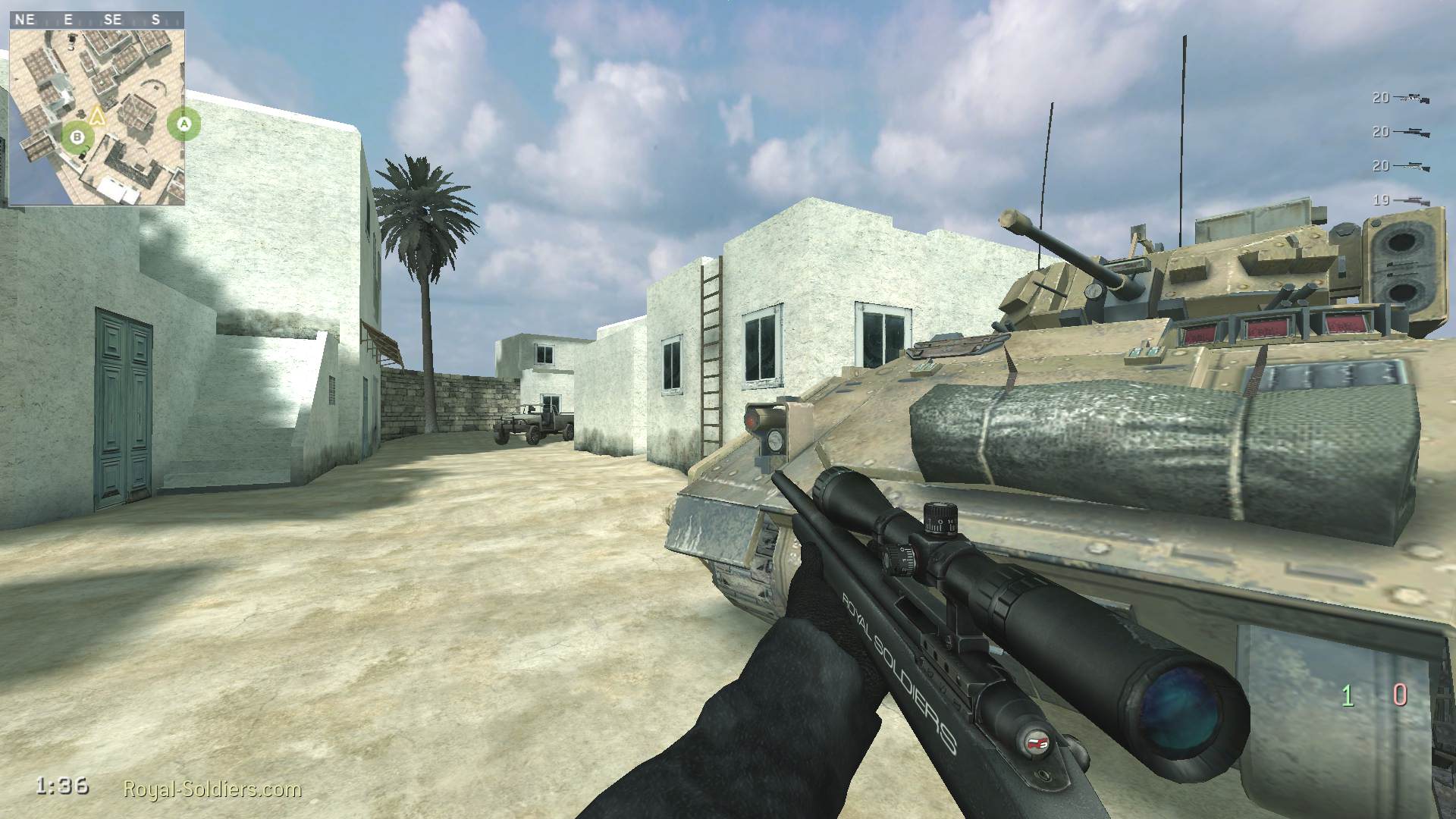Toggle the SE direction marker on the compass
1456x819 pixels.
(114, 19)
